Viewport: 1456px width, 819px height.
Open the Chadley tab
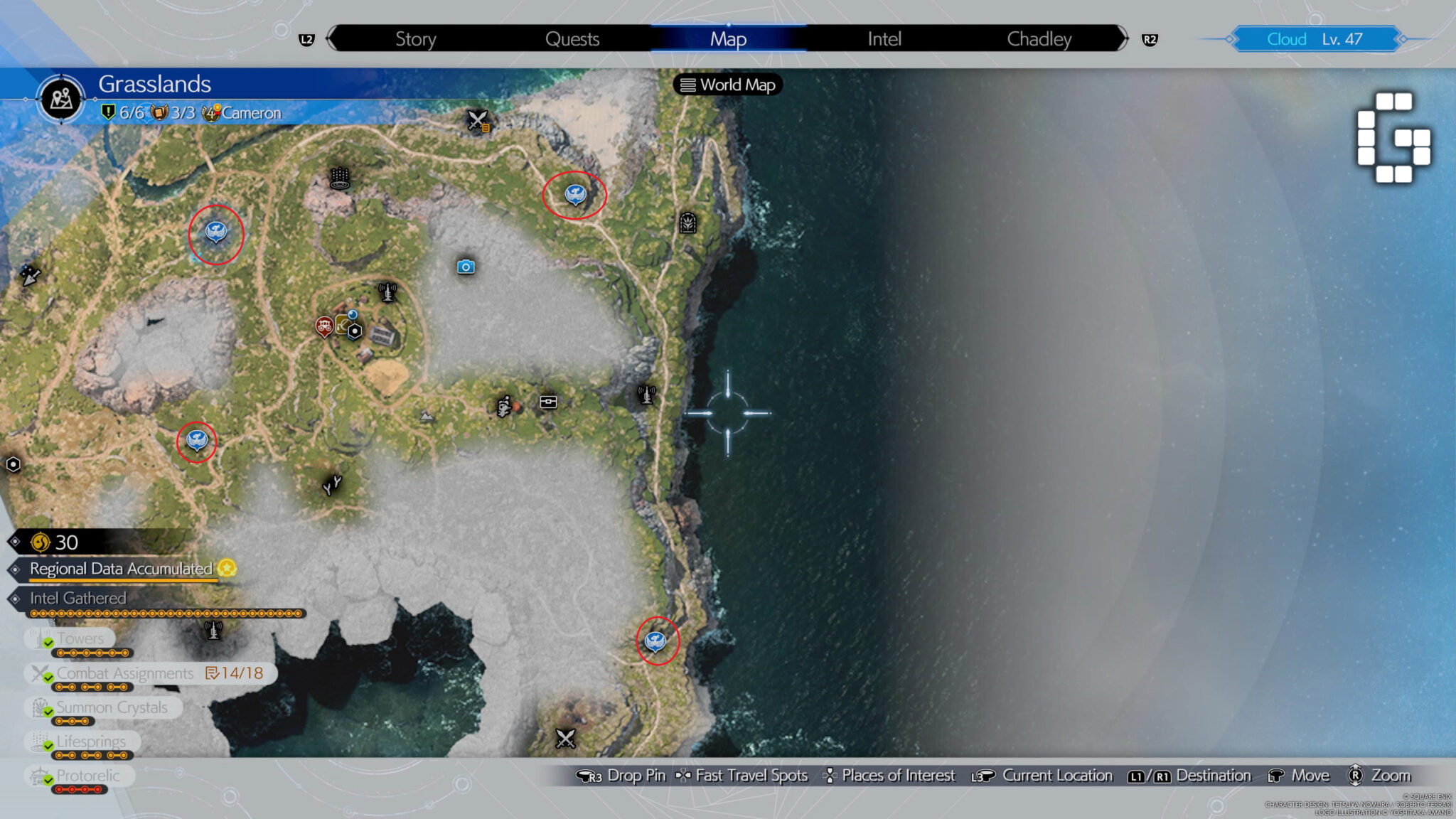coord(1039,39)
